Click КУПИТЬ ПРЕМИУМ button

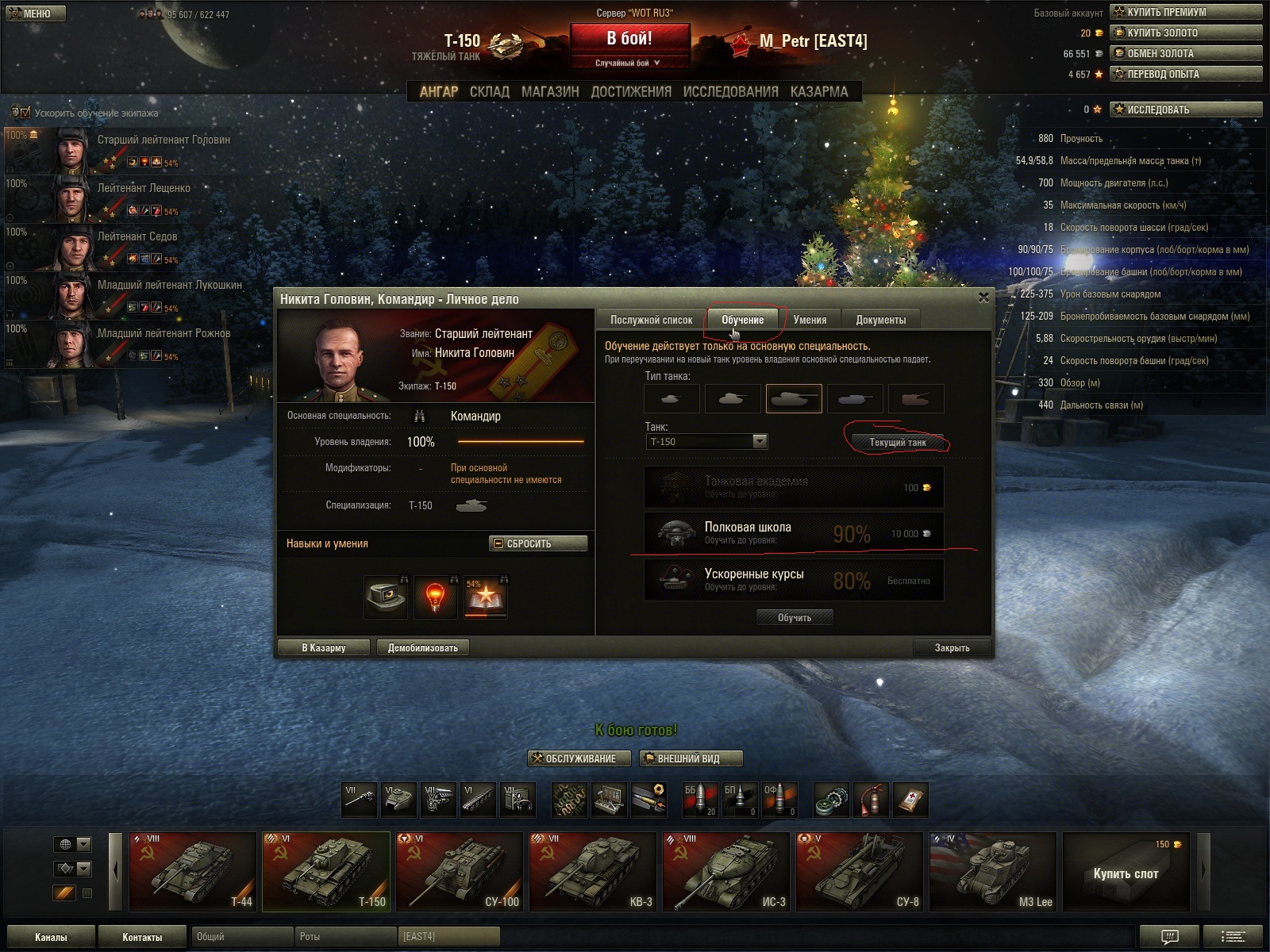(x=1186, y=12)
